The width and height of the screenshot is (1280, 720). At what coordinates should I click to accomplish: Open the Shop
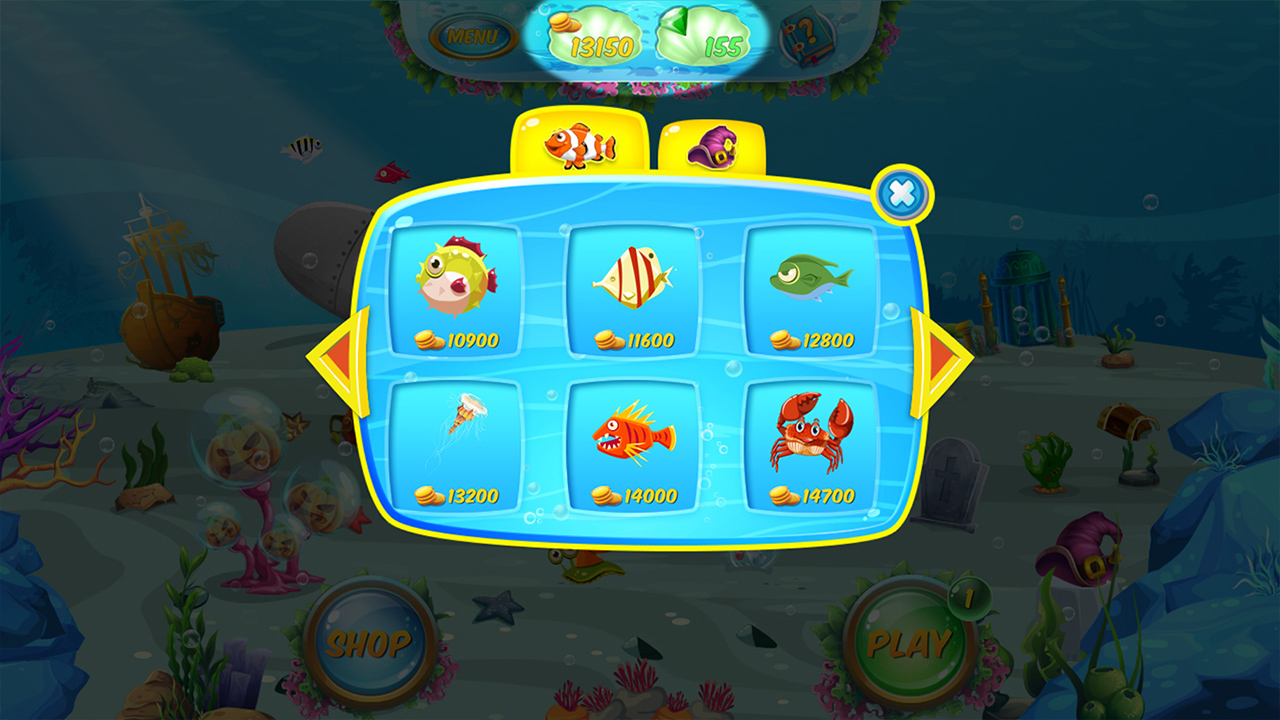pos(369,643)
